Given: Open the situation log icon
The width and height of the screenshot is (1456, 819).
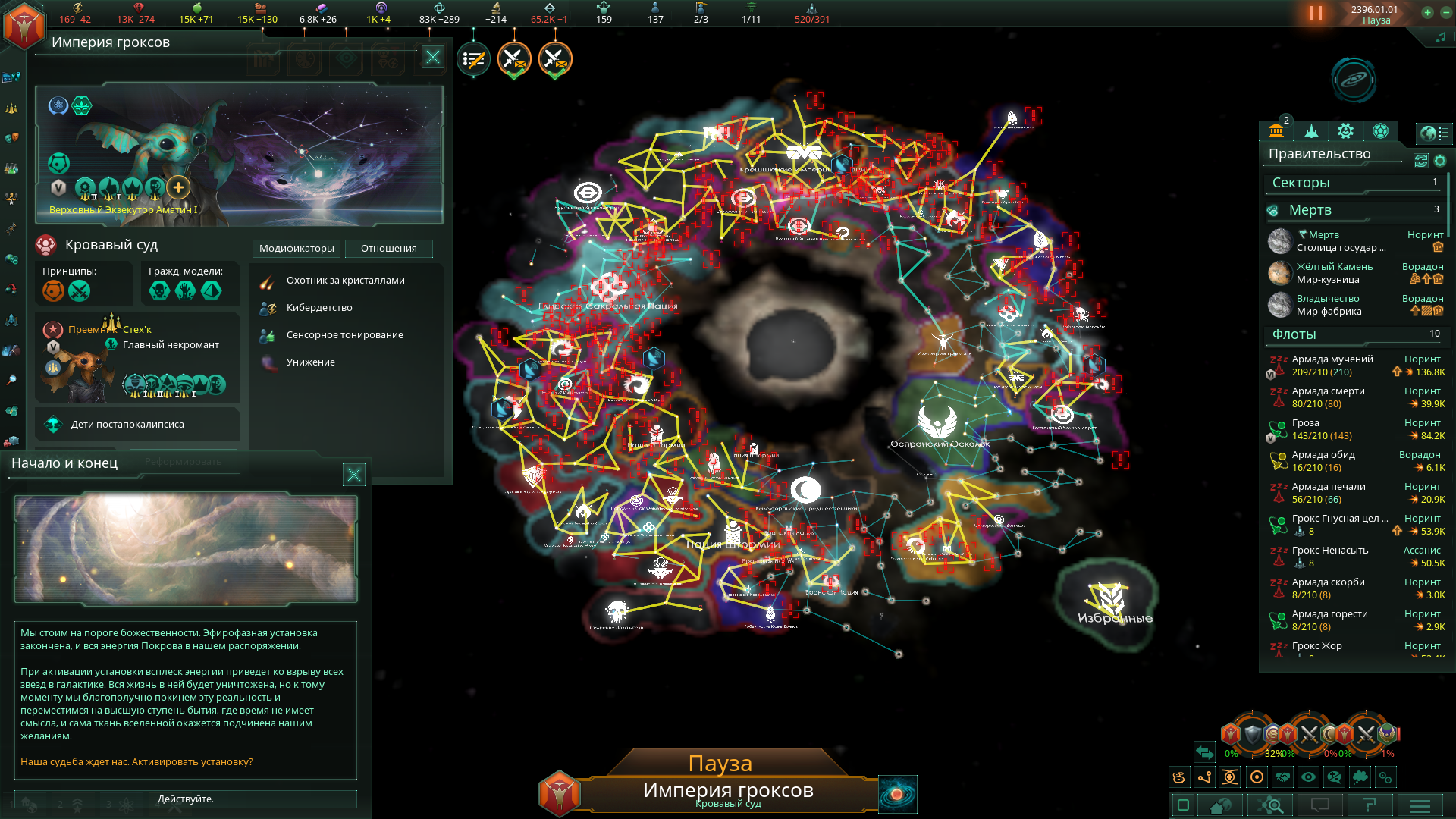Looking at the screenshot, I should [473, 59].
